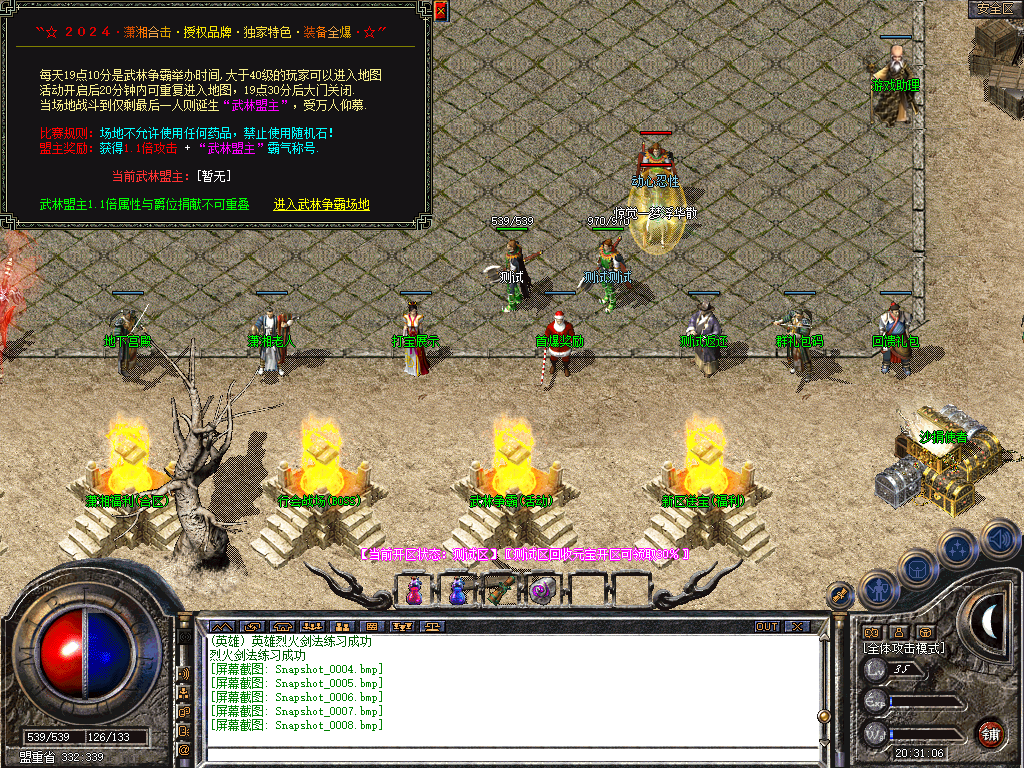Open the skills panel with sparkle icon
The width and height of the screenshot is (1024, 768).
[958, 549]
